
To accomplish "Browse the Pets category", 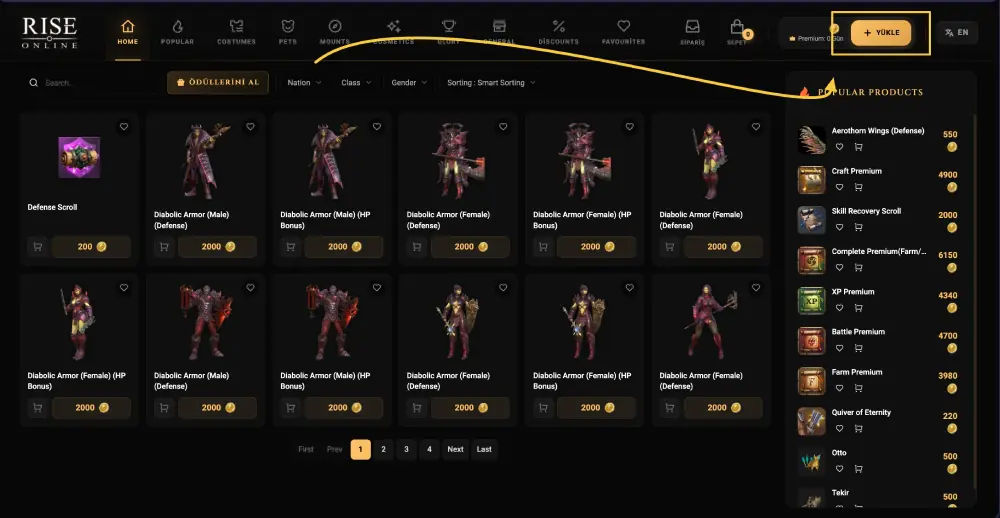I will tap(287, 32).
